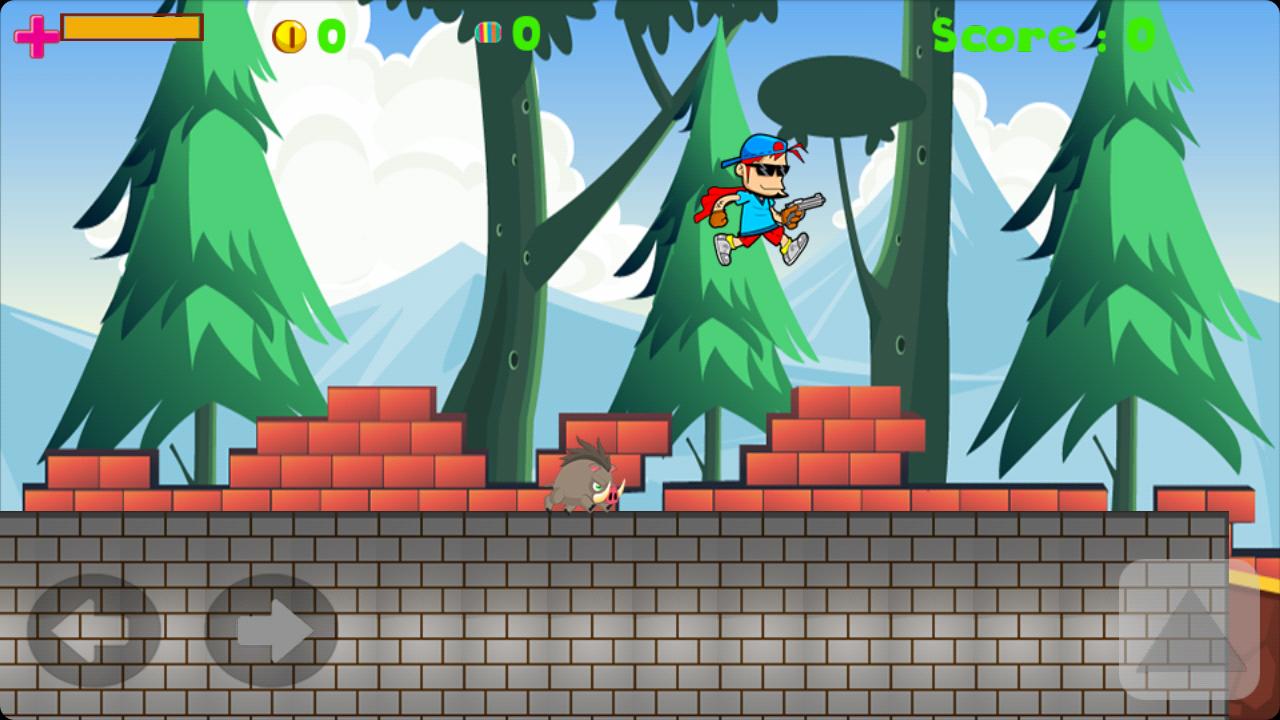Viewport: 1280px width, 720px height.
Task: Click the boar enemy on the bricks
Action: (x=590, y=485)
